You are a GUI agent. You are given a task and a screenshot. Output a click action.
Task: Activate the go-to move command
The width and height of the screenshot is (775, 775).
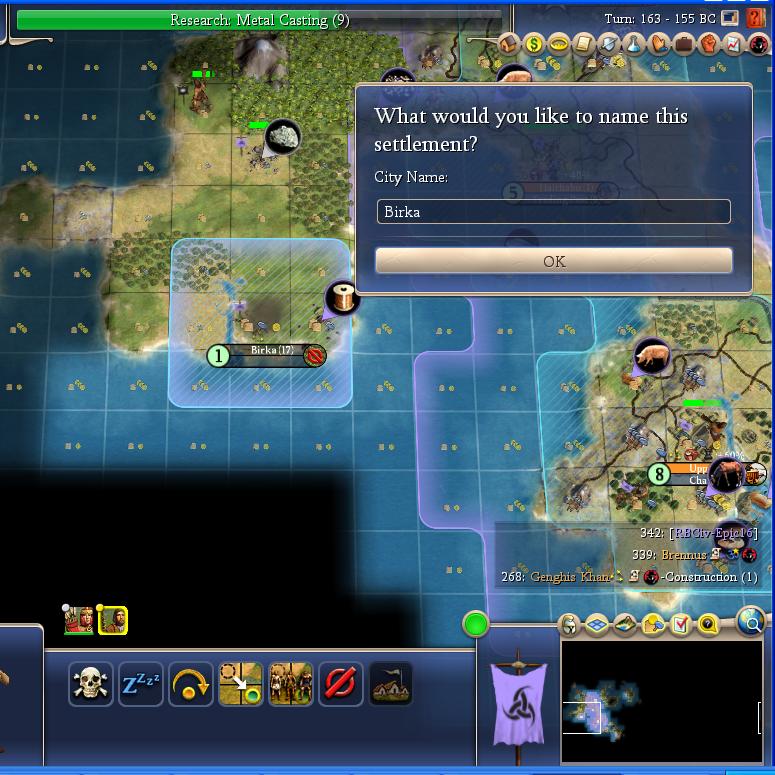(241, 685)
